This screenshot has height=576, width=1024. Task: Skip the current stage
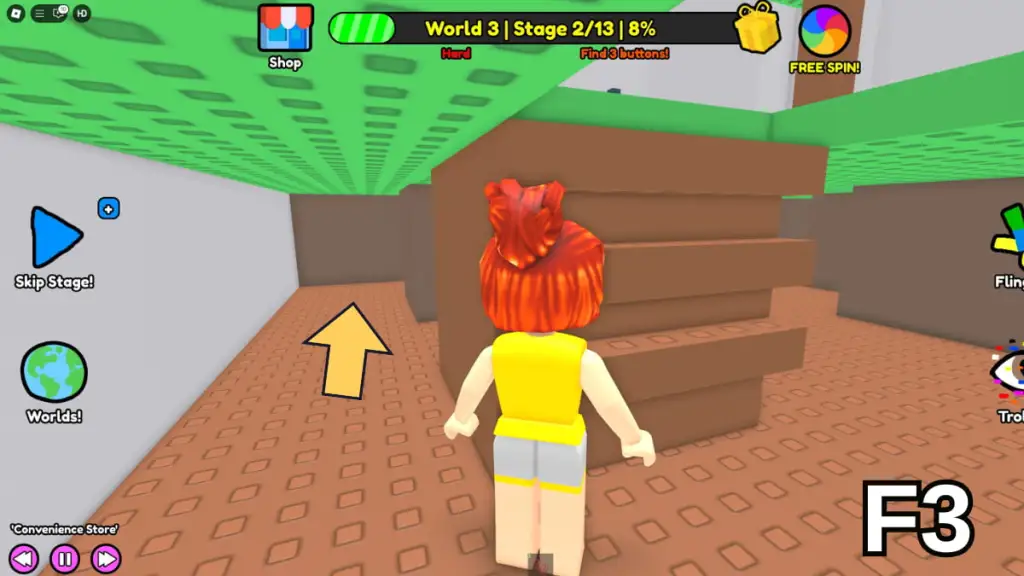[54, 239]
